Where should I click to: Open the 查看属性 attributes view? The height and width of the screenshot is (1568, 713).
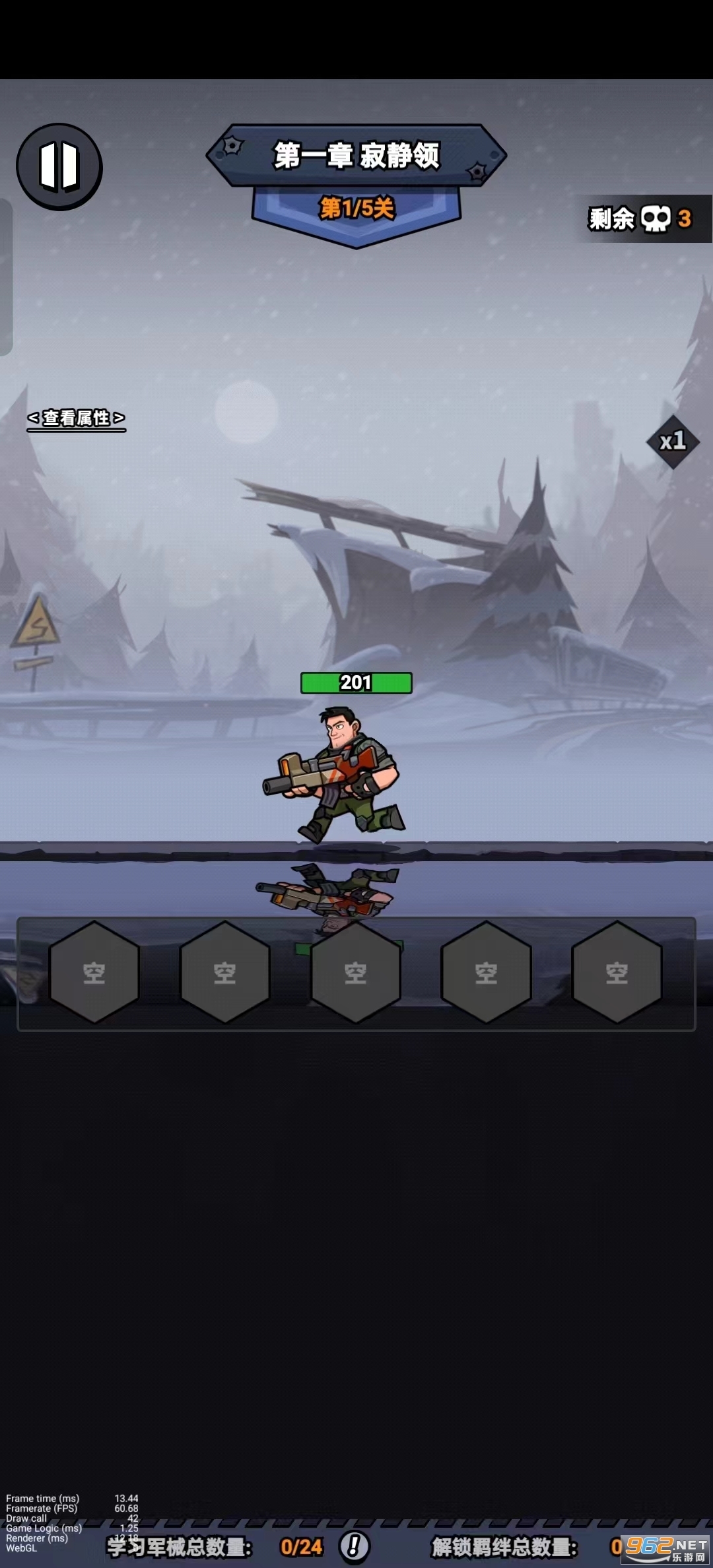point(76,418)
